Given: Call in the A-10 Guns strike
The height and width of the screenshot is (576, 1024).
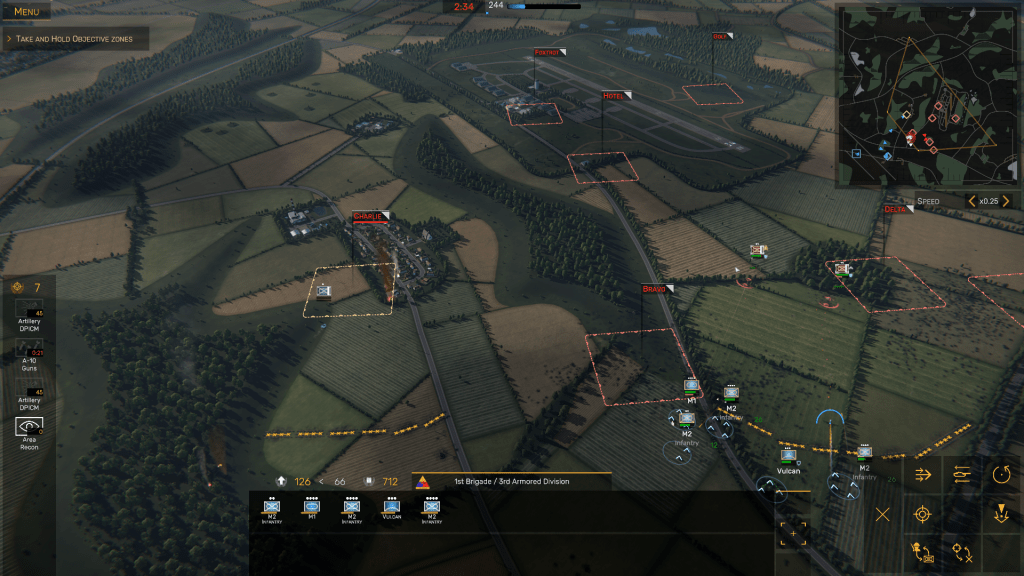Looking at the screenshot, I should point(29,355).
